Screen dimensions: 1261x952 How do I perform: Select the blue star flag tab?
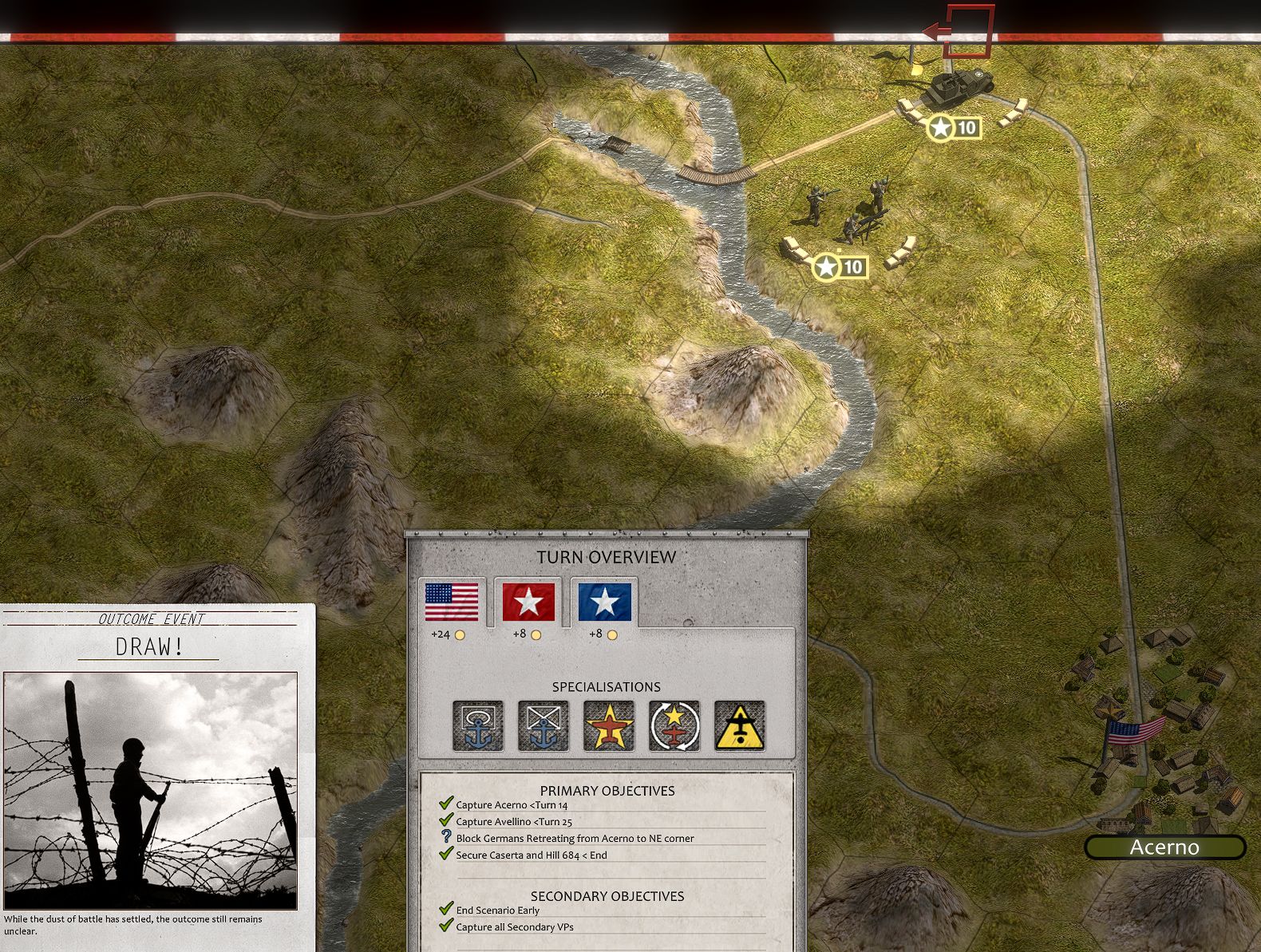(x=604, y=604)
